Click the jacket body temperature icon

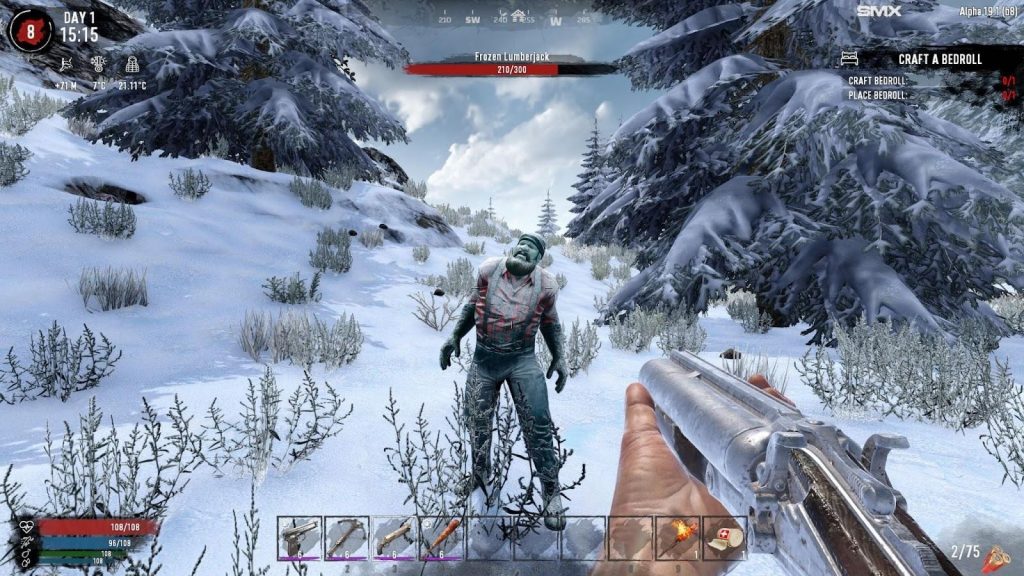pos(132,65)
